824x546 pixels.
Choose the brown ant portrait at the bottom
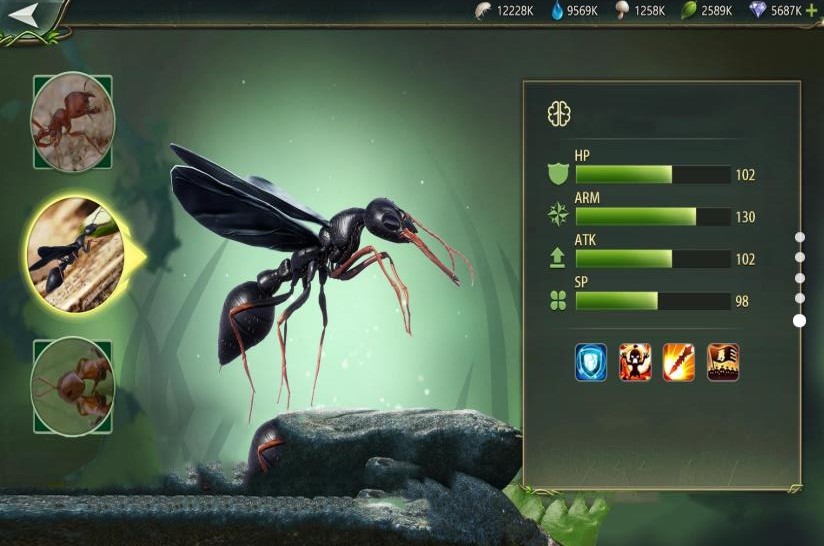[72, 385]
